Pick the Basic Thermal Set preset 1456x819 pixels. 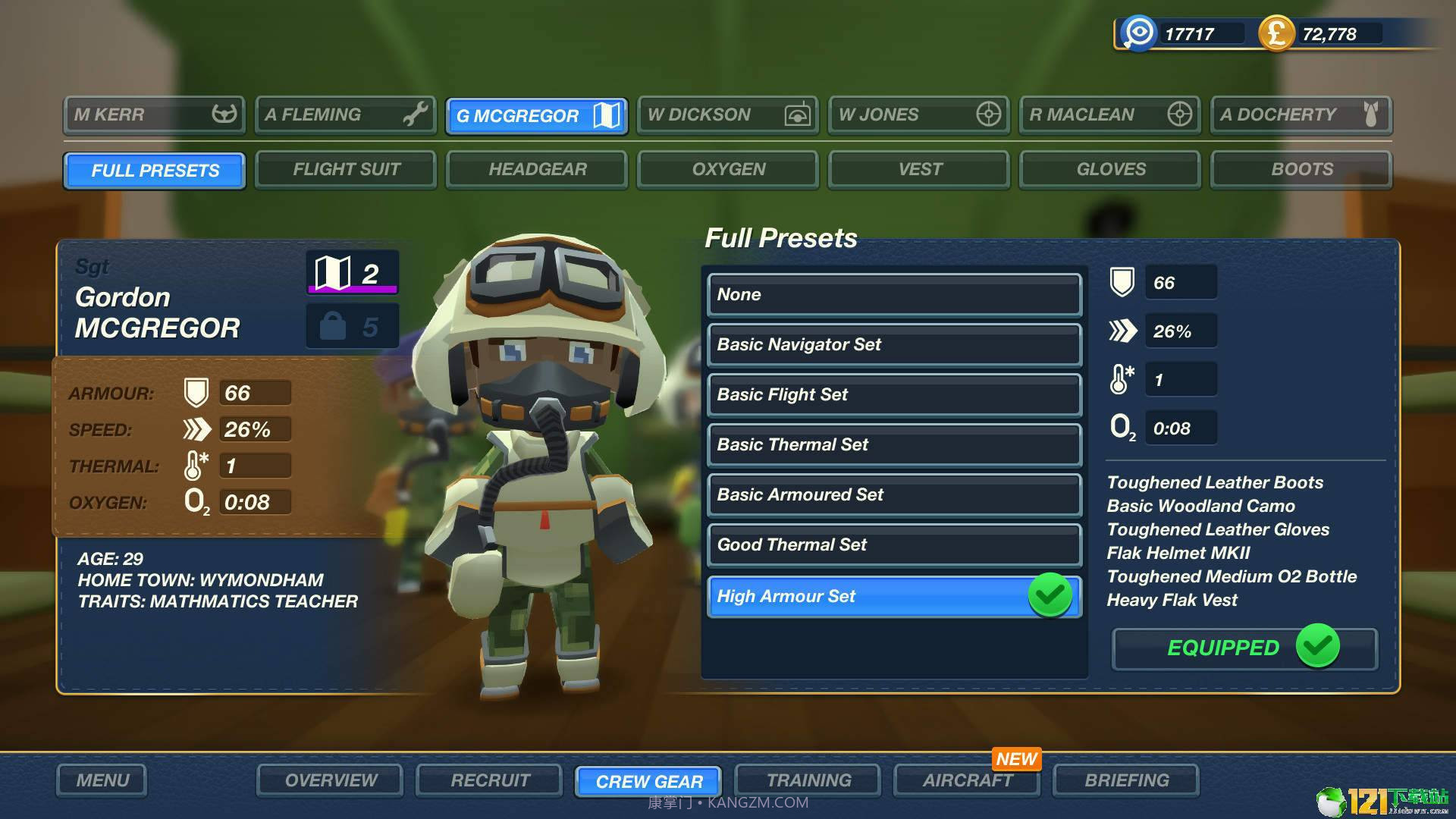pos(893,445)
